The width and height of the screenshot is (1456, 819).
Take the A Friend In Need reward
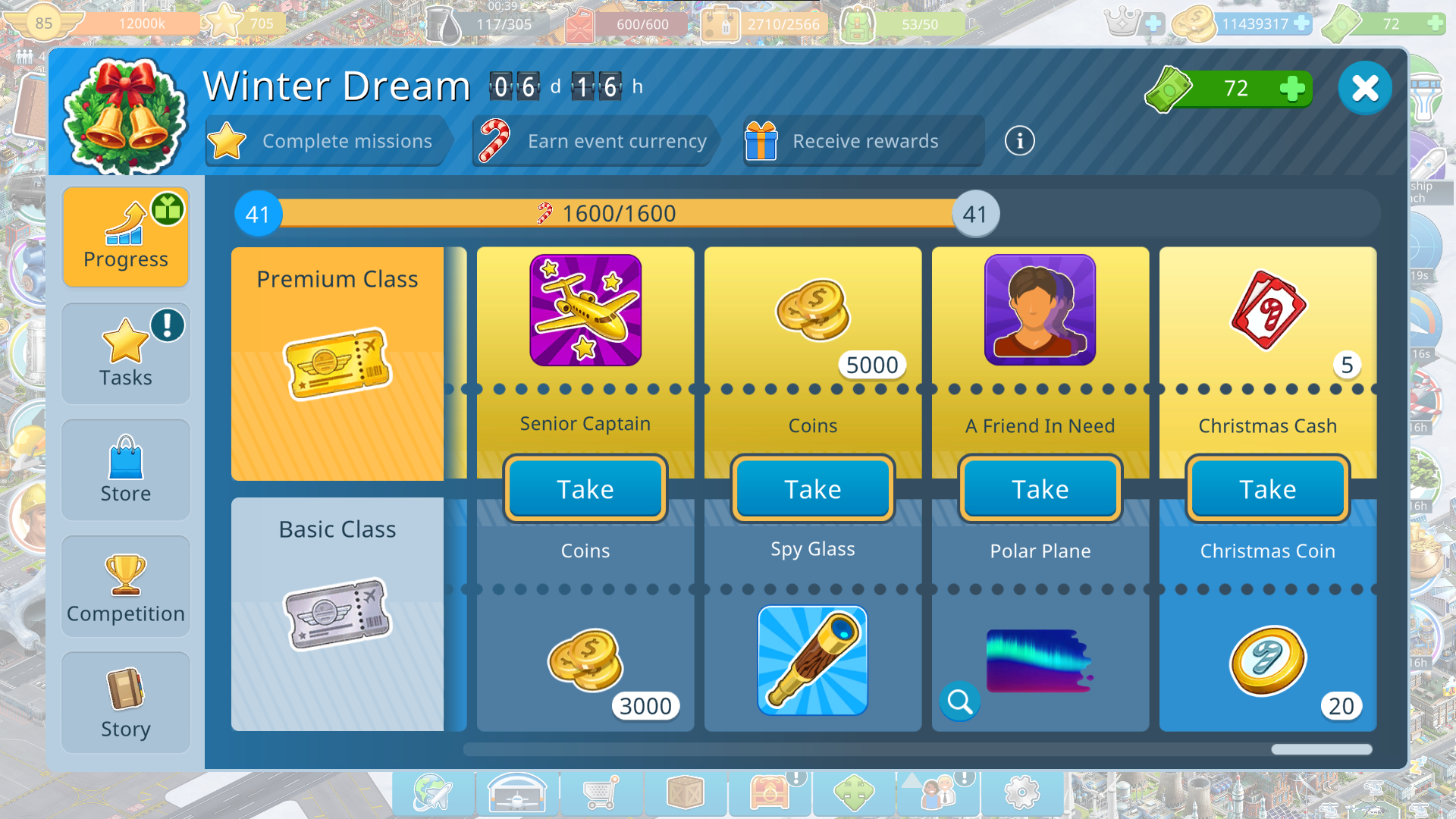click(x=1040, y=489)
